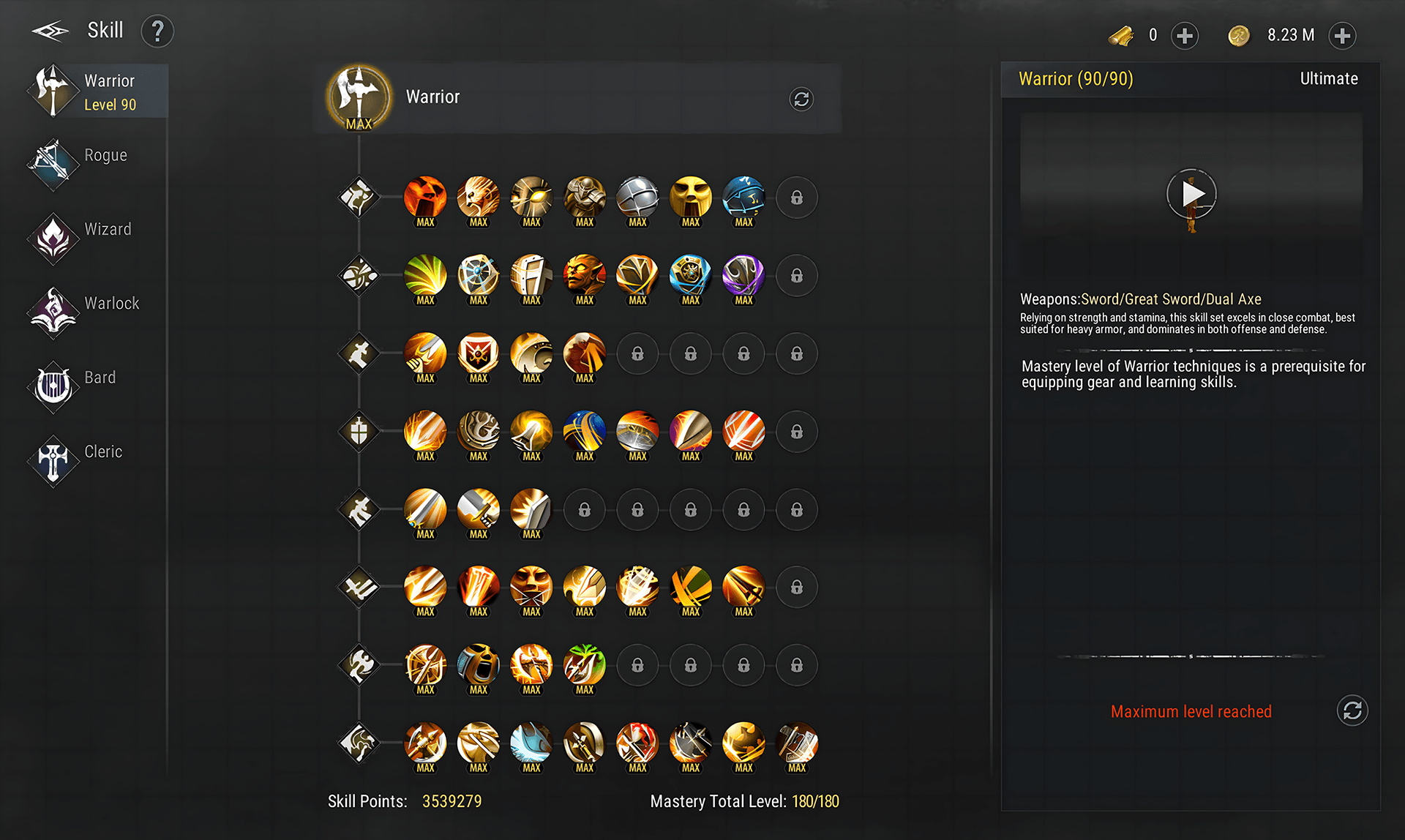Viewport: 1405px width, 840px height.
Task: Select the Warrior MAX emblem icon
Action: (359, 97)
